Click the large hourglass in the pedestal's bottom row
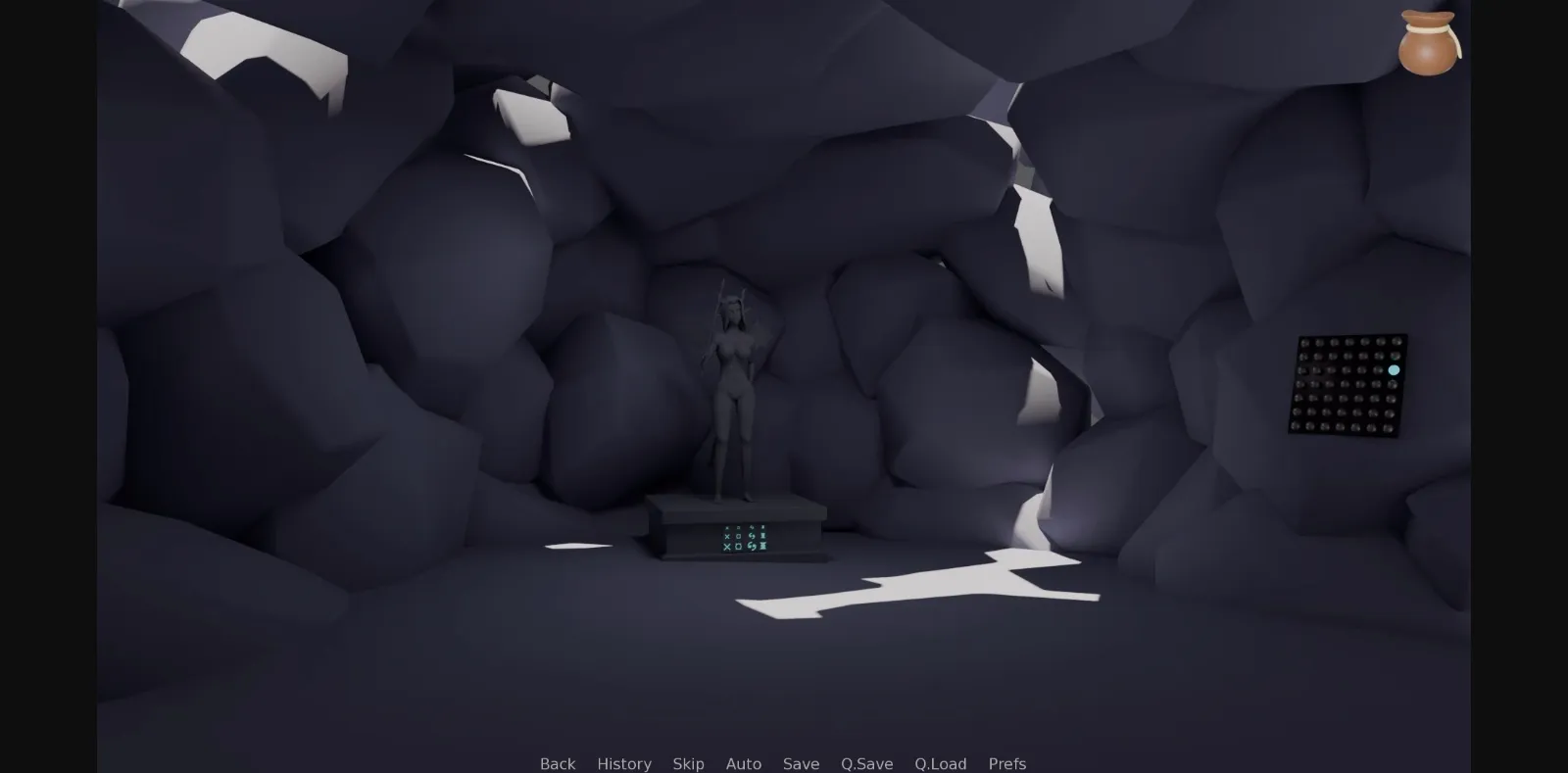 pos(763,547)
